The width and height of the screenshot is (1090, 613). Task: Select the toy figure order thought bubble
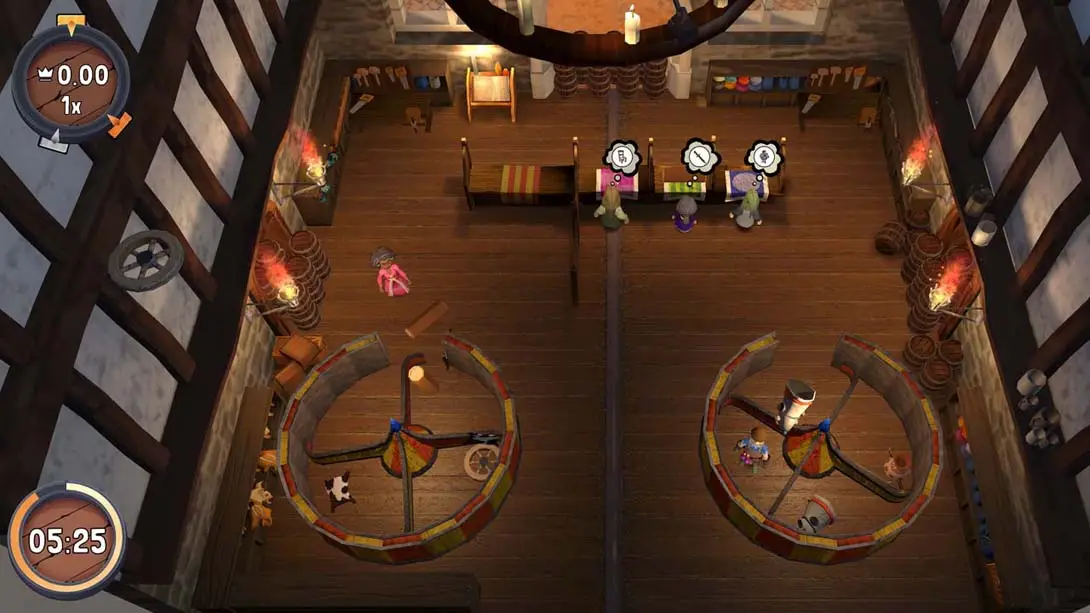click(763, 156)
